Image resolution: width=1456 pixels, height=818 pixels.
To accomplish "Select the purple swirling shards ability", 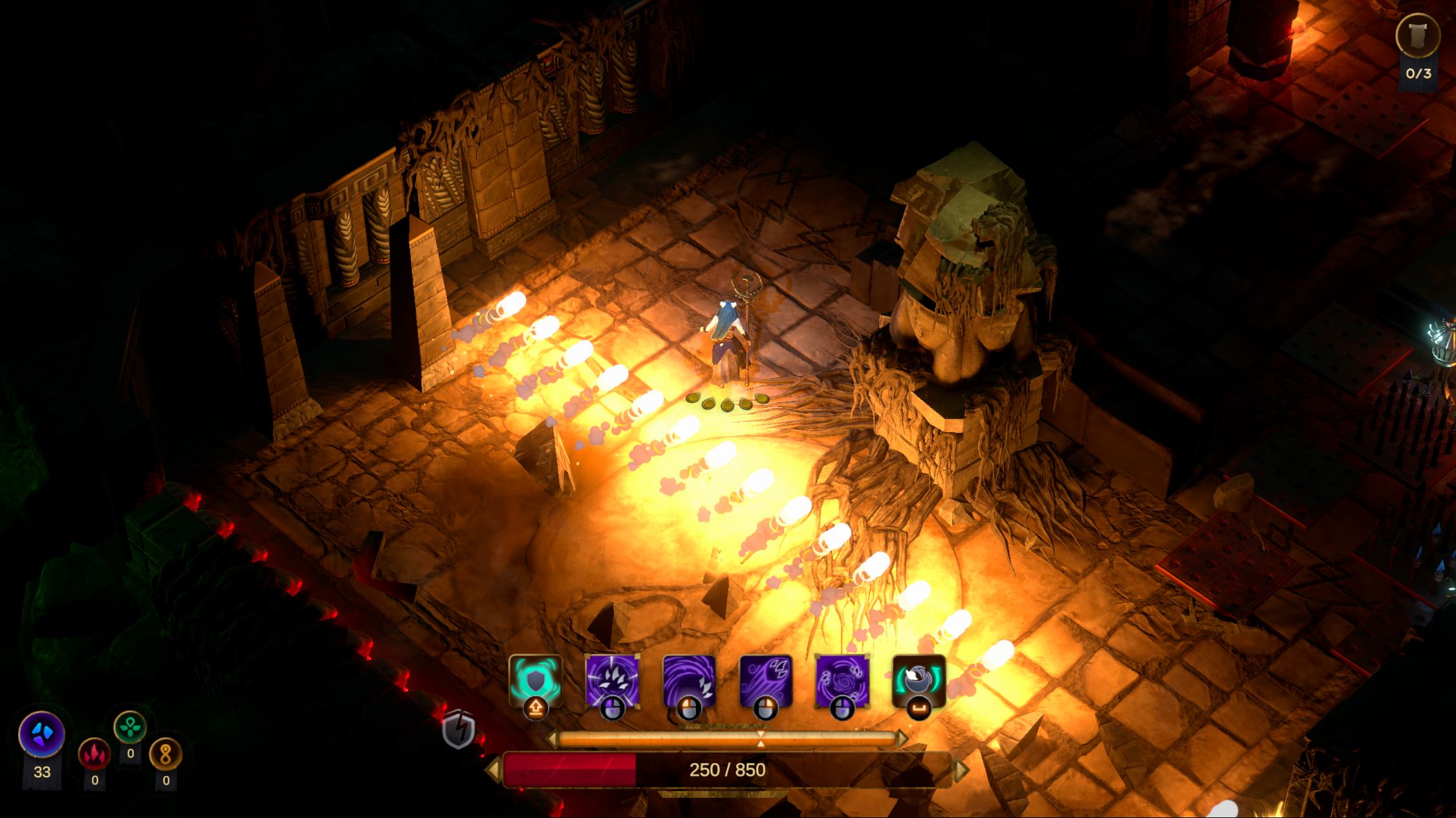I will click(842, 681).
